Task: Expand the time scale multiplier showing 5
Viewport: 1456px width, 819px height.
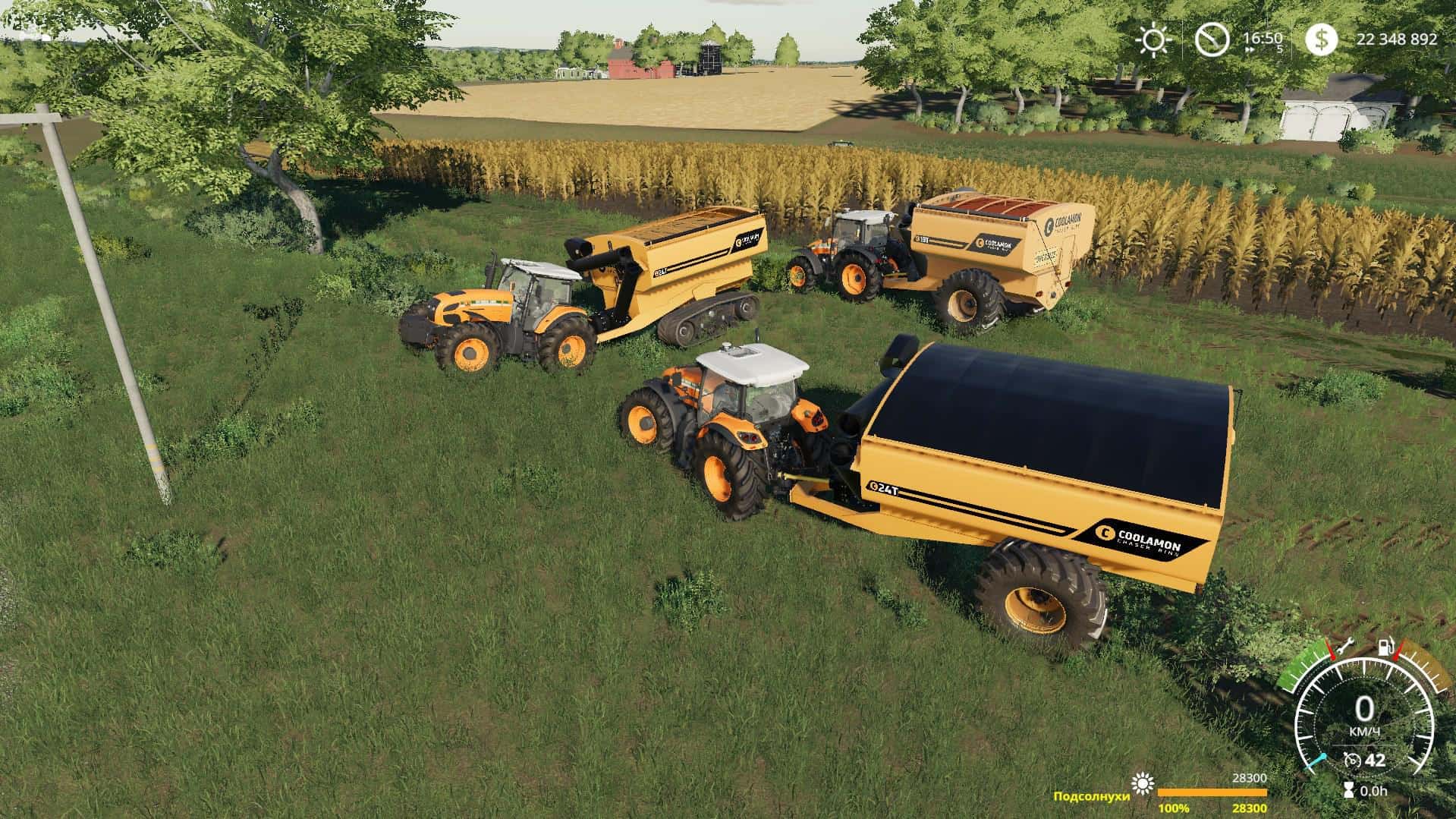Action: [1281, 48]
